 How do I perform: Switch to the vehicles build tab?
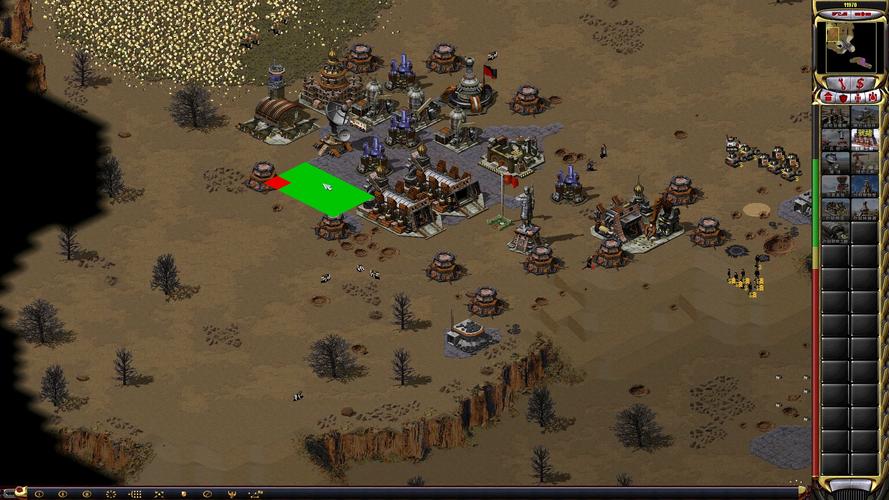pyautogui.click(x=873, y=97)
